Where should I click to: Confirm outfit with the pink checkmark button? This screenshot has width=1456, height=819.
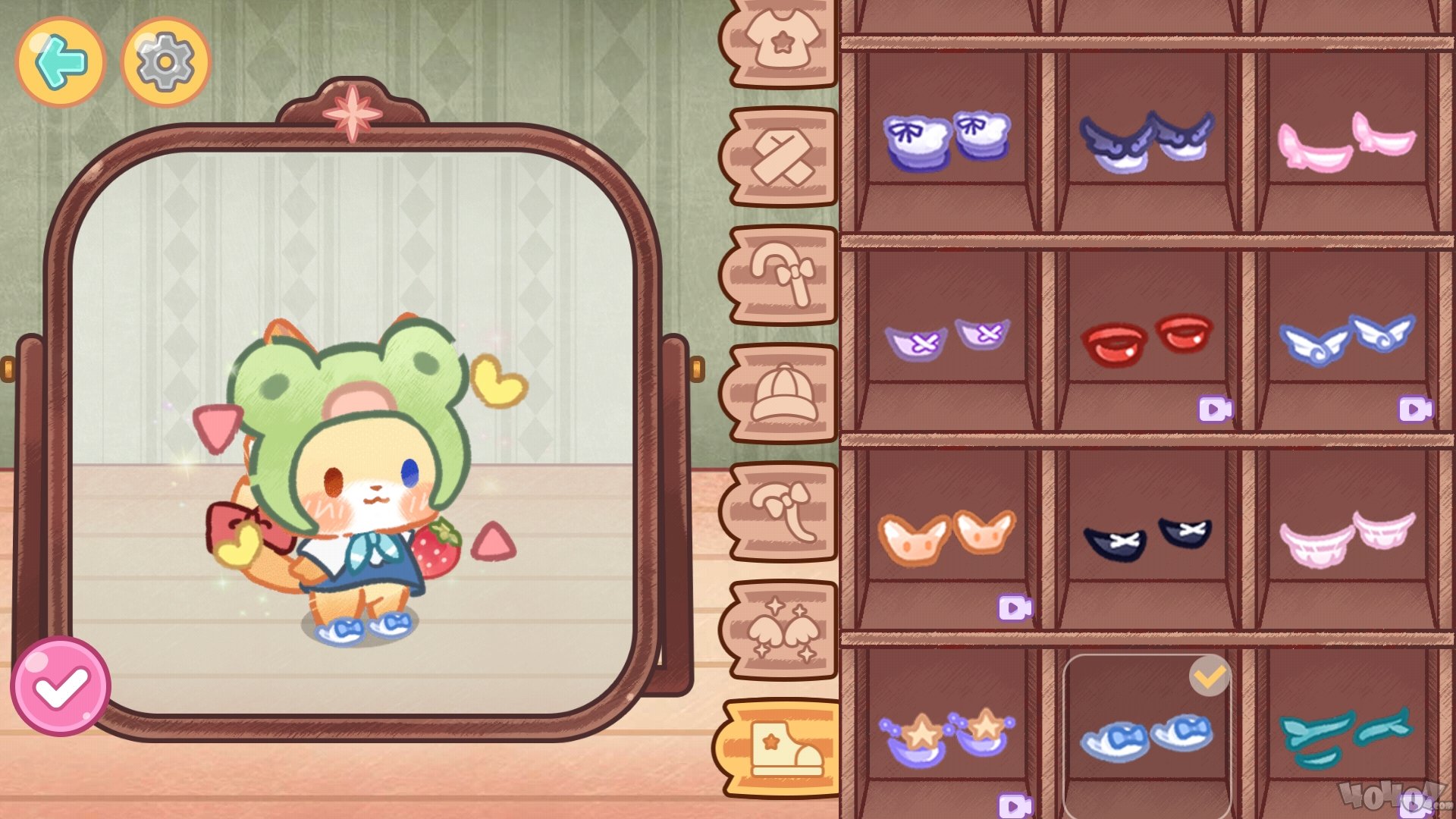point(61,686)
